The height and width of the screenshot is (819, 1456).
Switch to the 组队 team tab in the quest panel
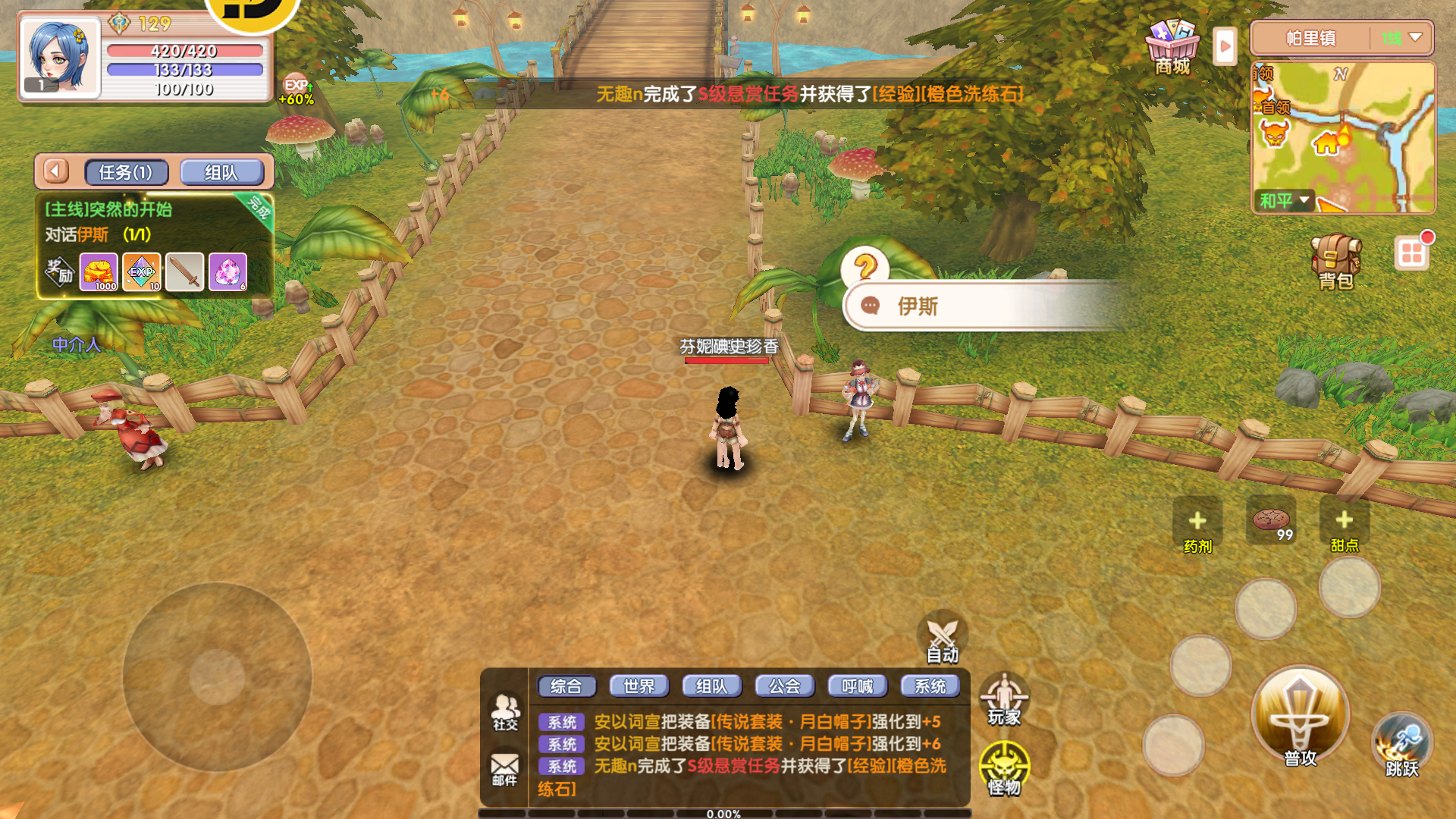pos(221,172)
